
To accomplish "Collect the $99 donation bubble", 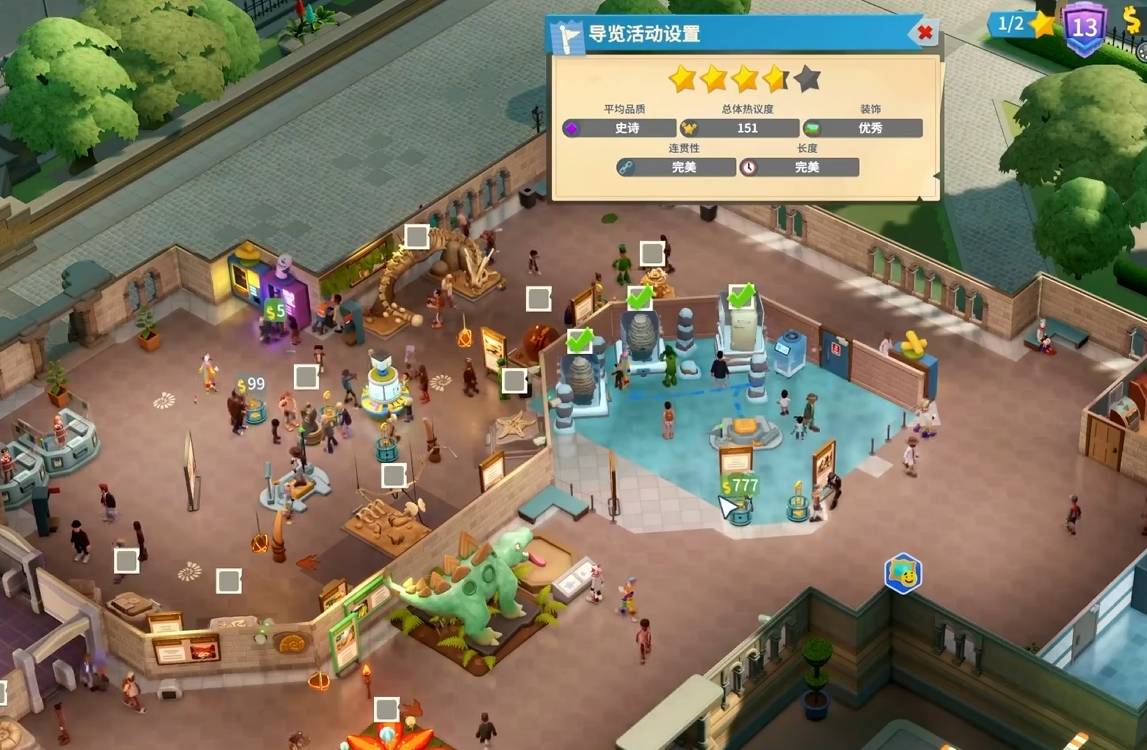I will [x=250, y=384].
